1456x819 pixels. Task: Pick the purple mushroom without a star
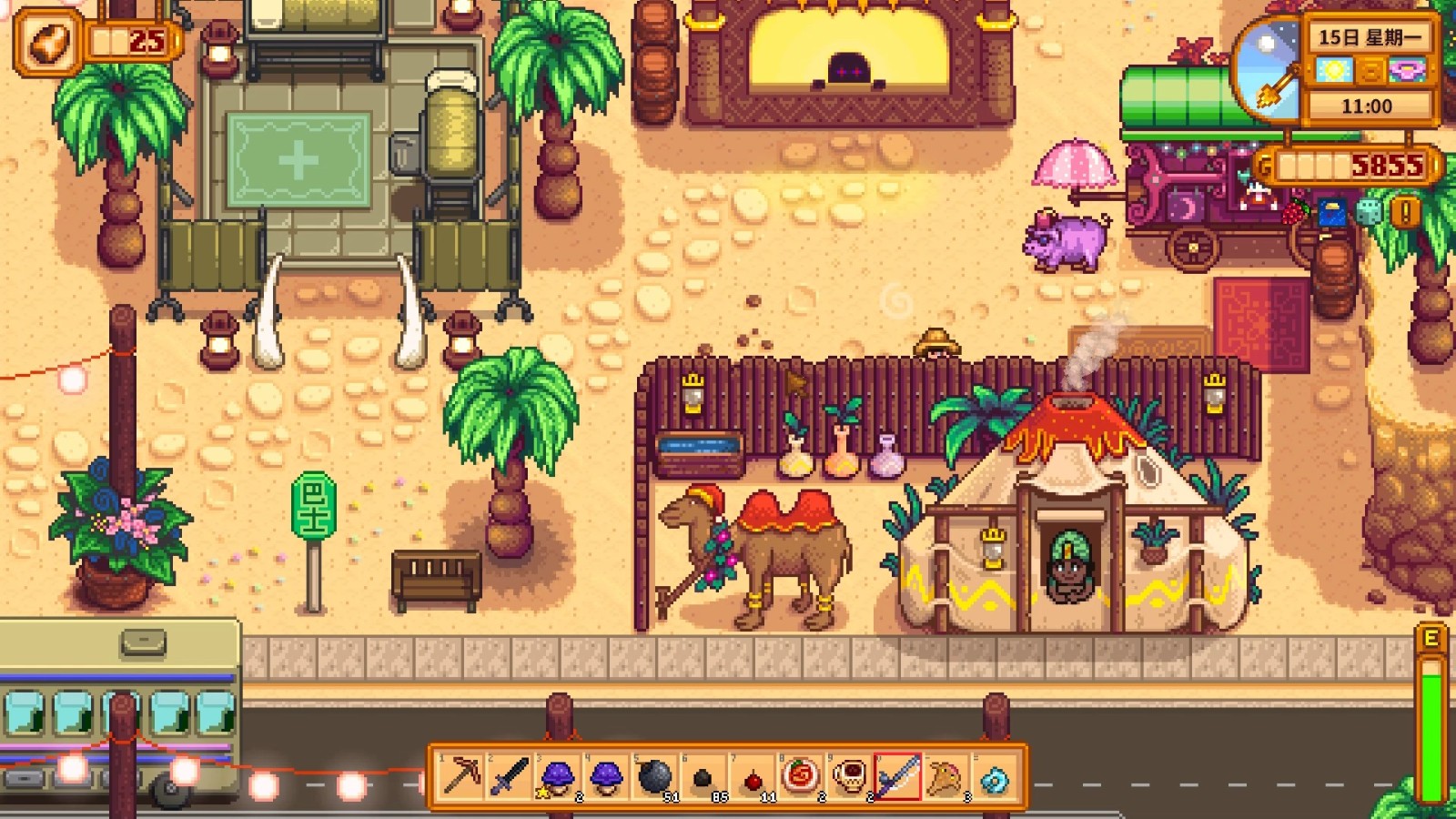(606, 777)
